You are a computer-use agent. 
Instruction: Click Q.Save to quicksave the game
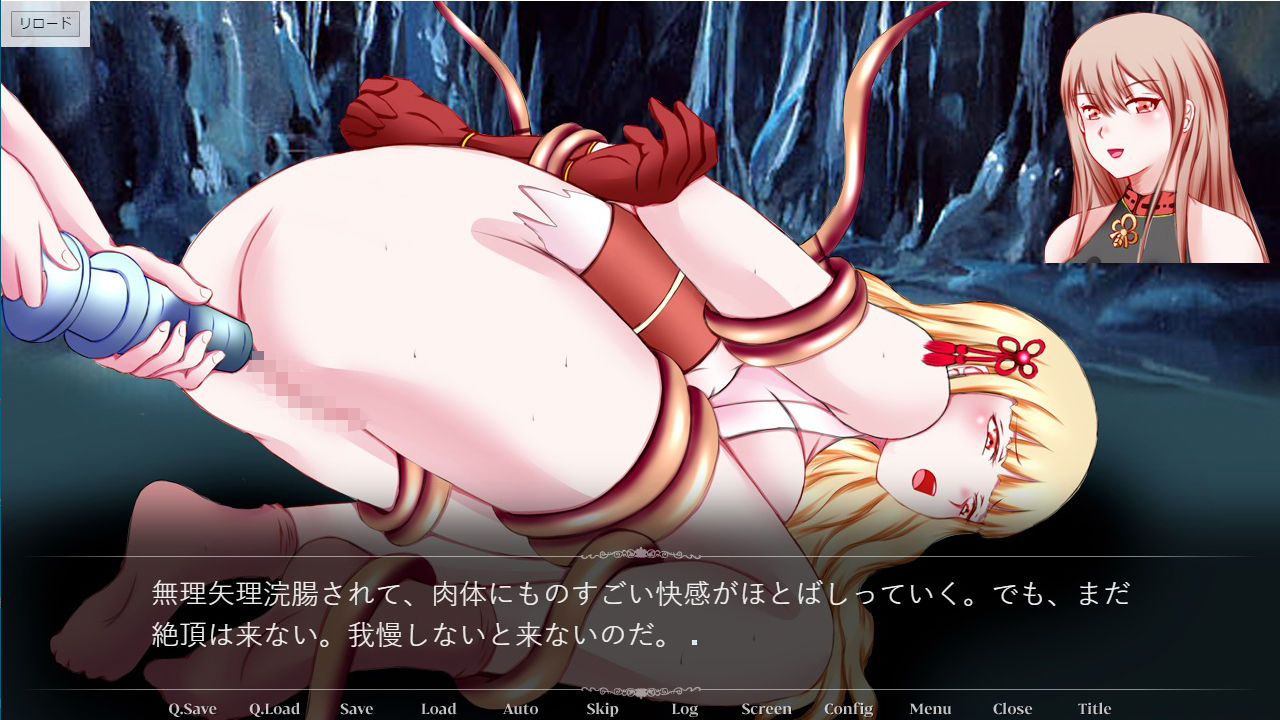[192, 708]
